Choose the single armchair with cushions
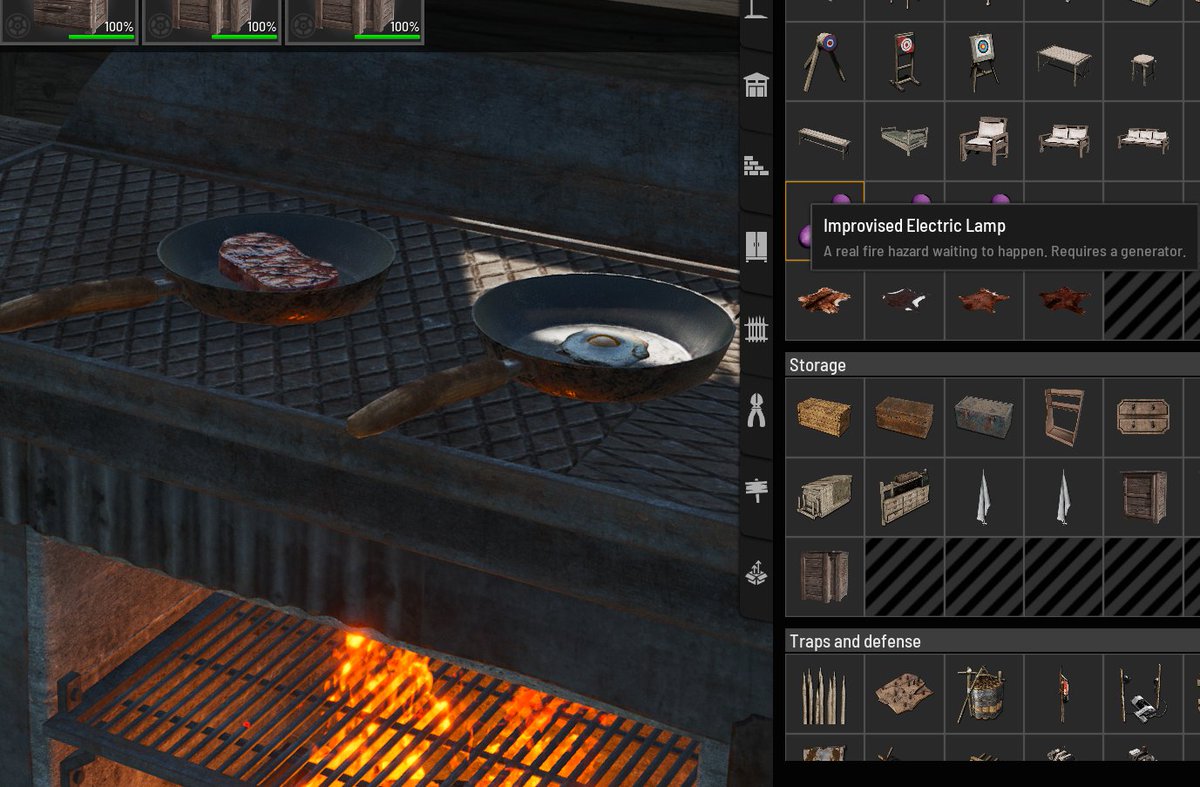 (984, 141)
